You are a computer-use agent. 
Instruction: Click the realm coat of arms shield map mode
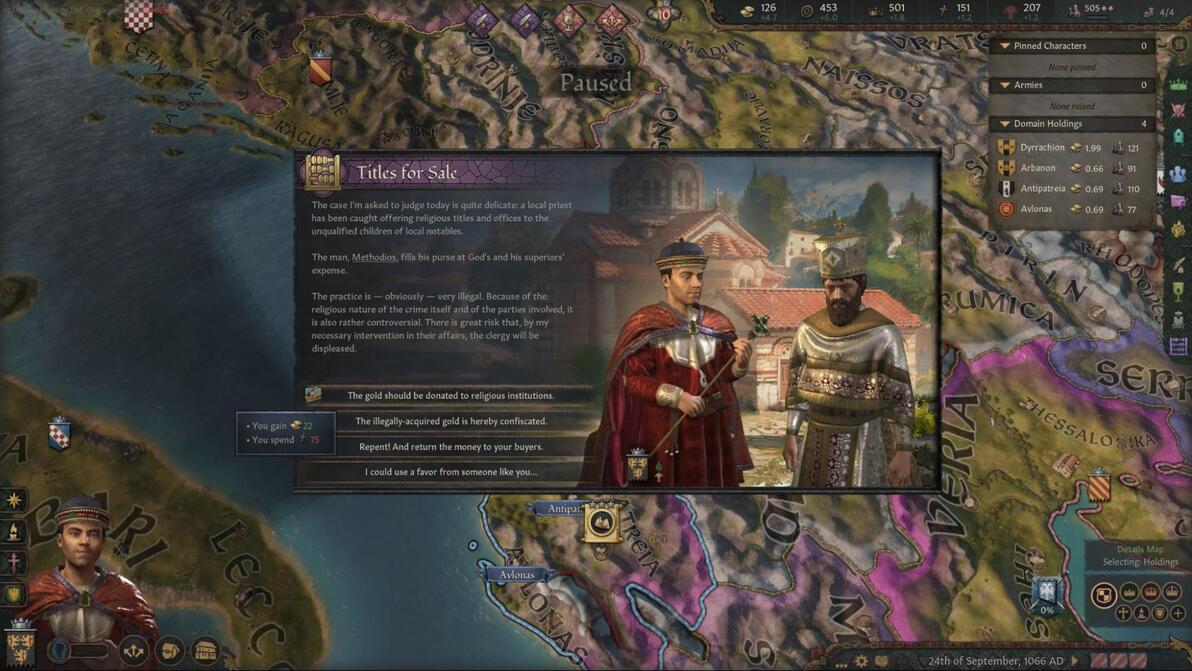(1103, 596)
